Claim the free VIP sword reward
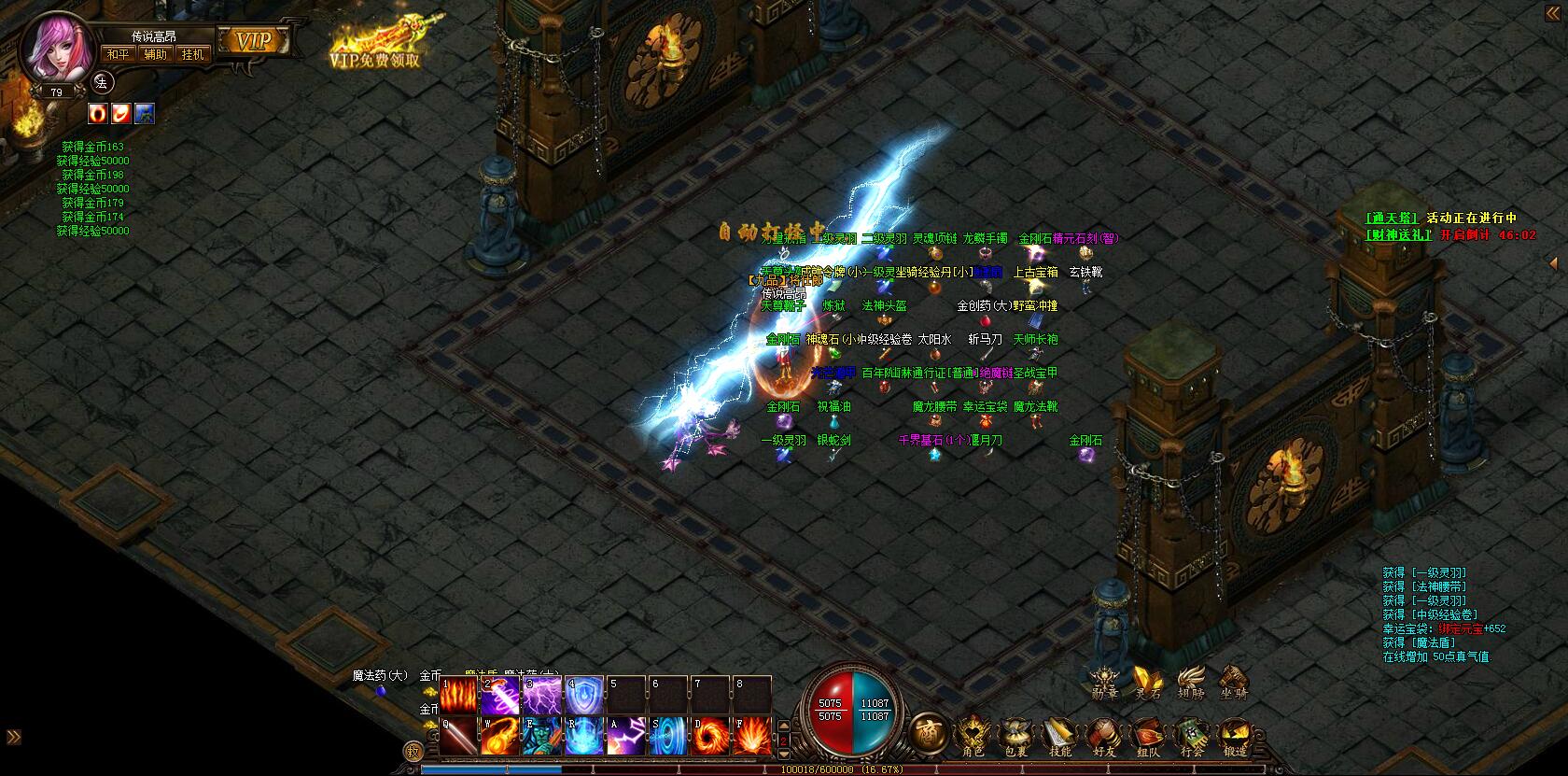Viewport: 1568px width, 776px height. (x=375, y=44)
